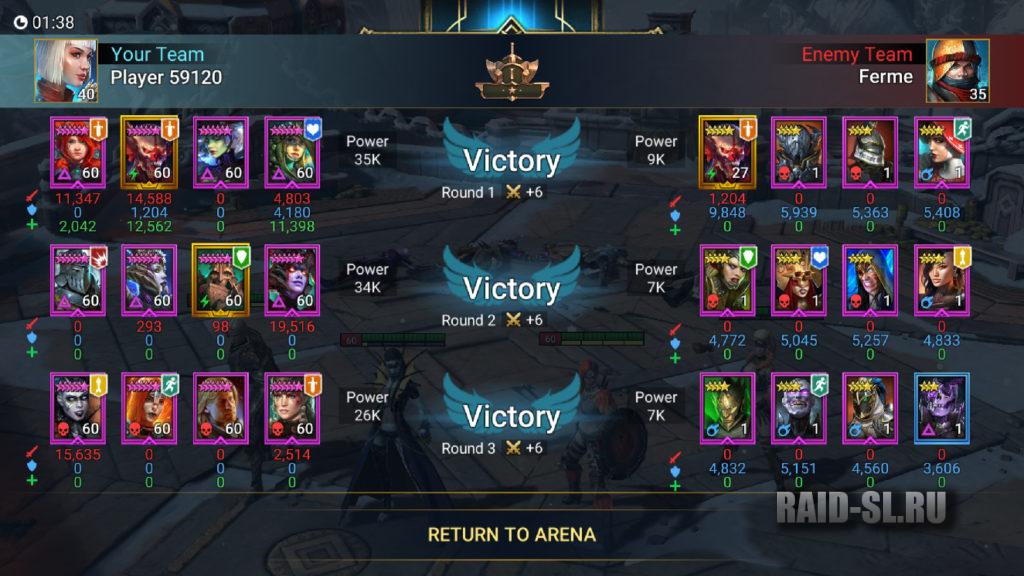Choose your purple-skinned champion with glowing red eyes
Image resolution: width=1024 pixels, height=576 pixels.
coord(292,280)
